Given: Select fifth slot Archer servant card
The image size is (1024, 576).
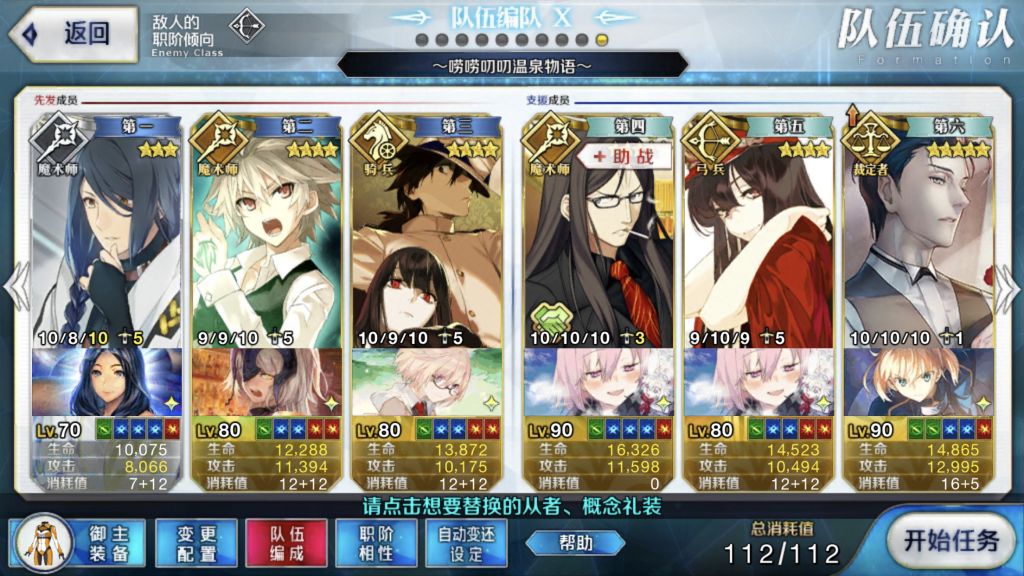Looking at the screenshot, I should 758,230.
